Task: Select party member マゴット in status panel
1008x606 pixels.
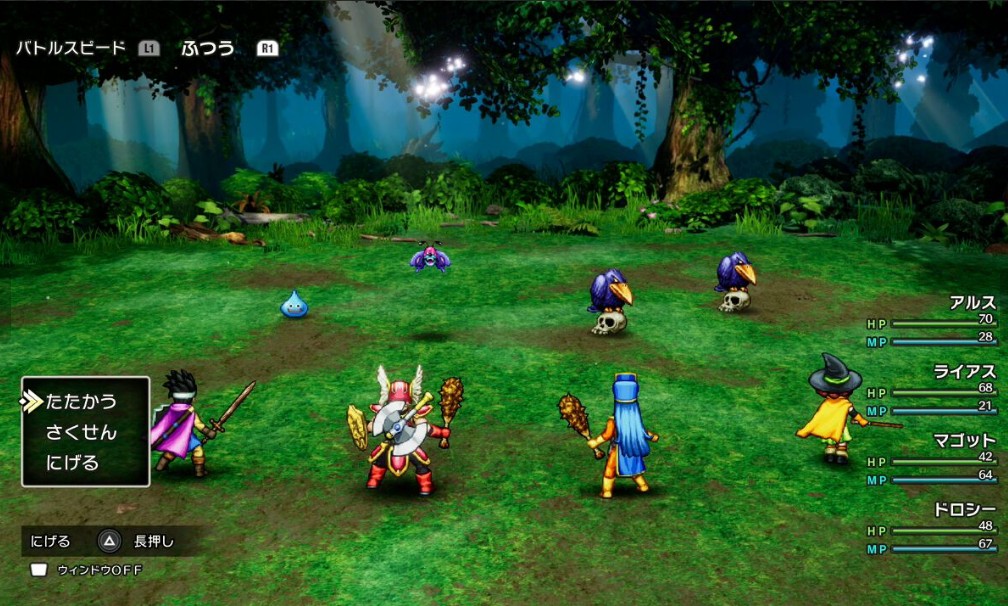Action: coord(964,441)
